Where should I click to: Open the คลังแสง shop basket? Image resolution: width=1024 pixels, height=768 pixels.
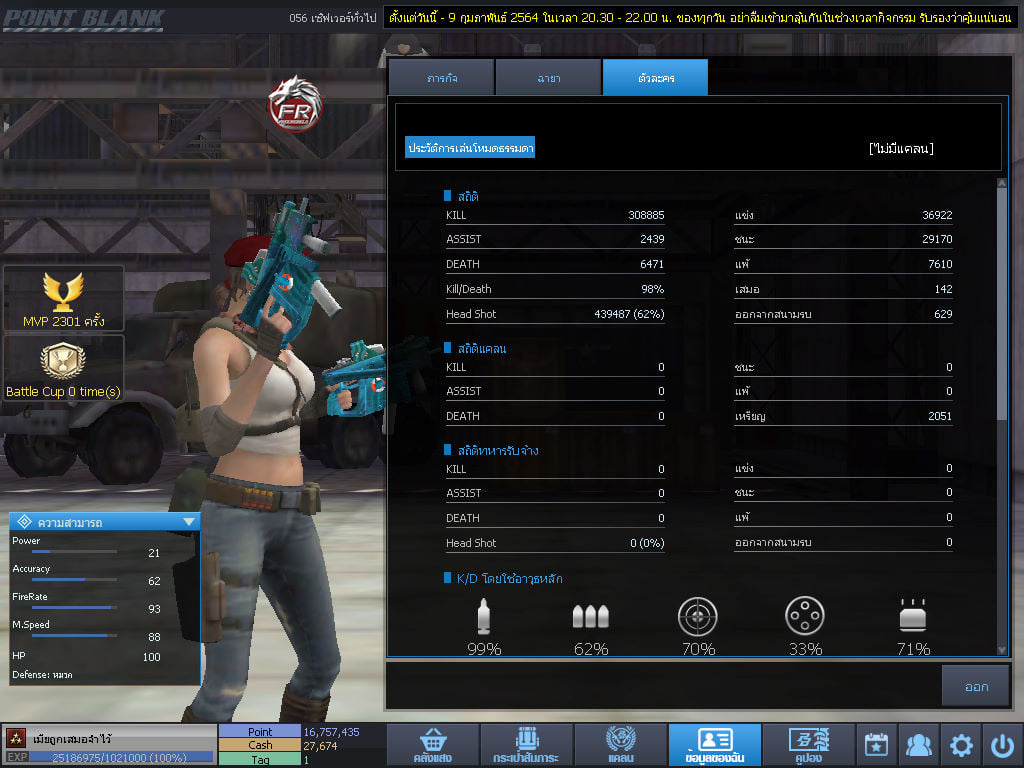pyautogui.click(x=431, y=745)
